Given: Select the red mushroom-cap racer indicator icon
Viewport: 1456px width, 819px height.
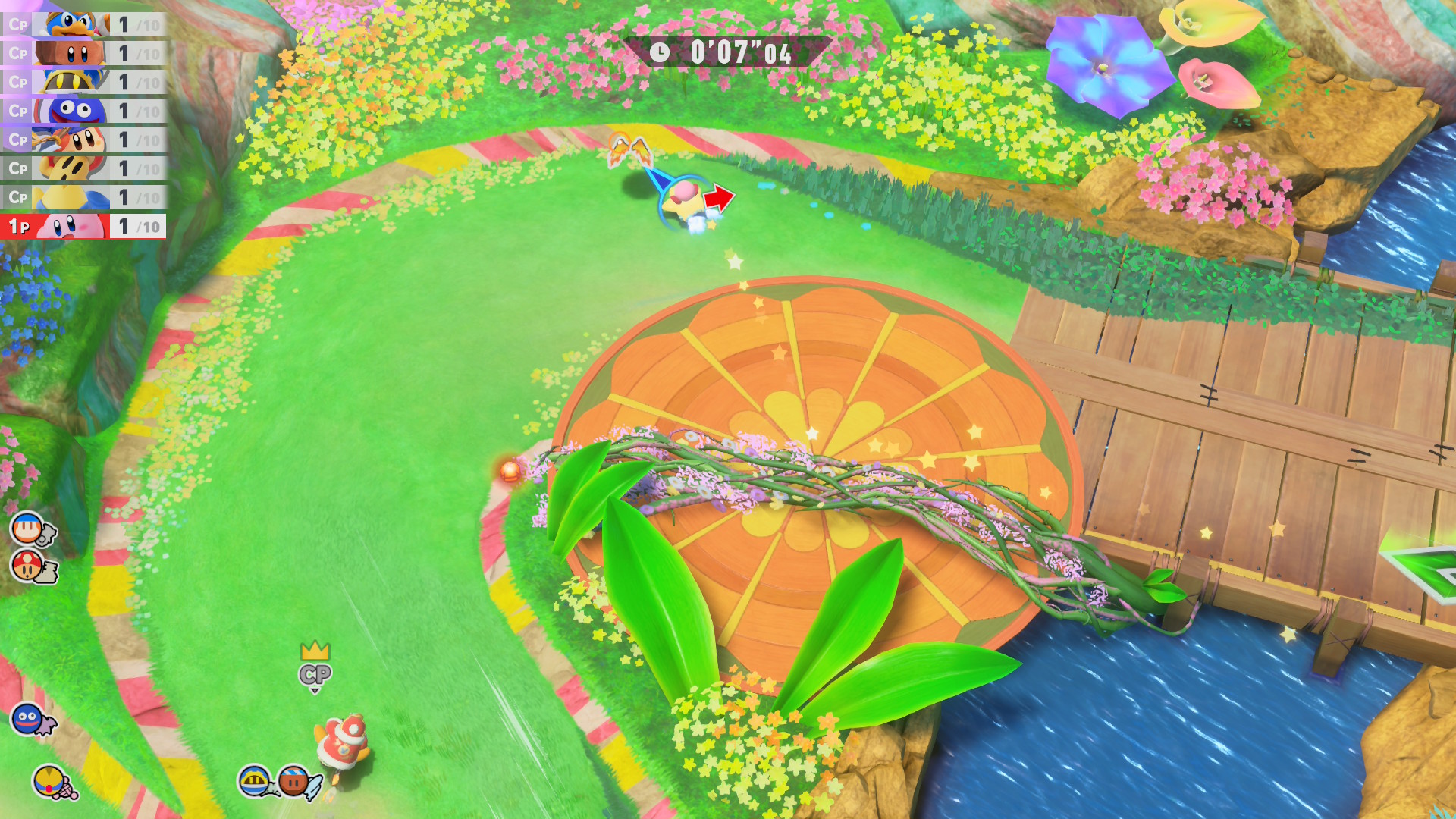Looking at the screenshot, I should (x=28, y=566).
